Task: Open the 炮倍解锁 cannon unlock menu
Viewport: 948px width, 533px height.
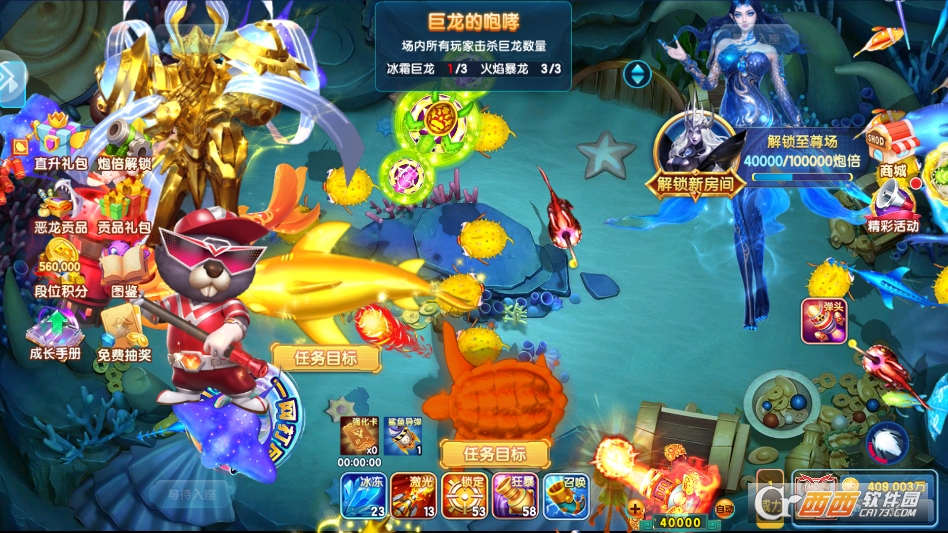Action: (x=125, y=140)
